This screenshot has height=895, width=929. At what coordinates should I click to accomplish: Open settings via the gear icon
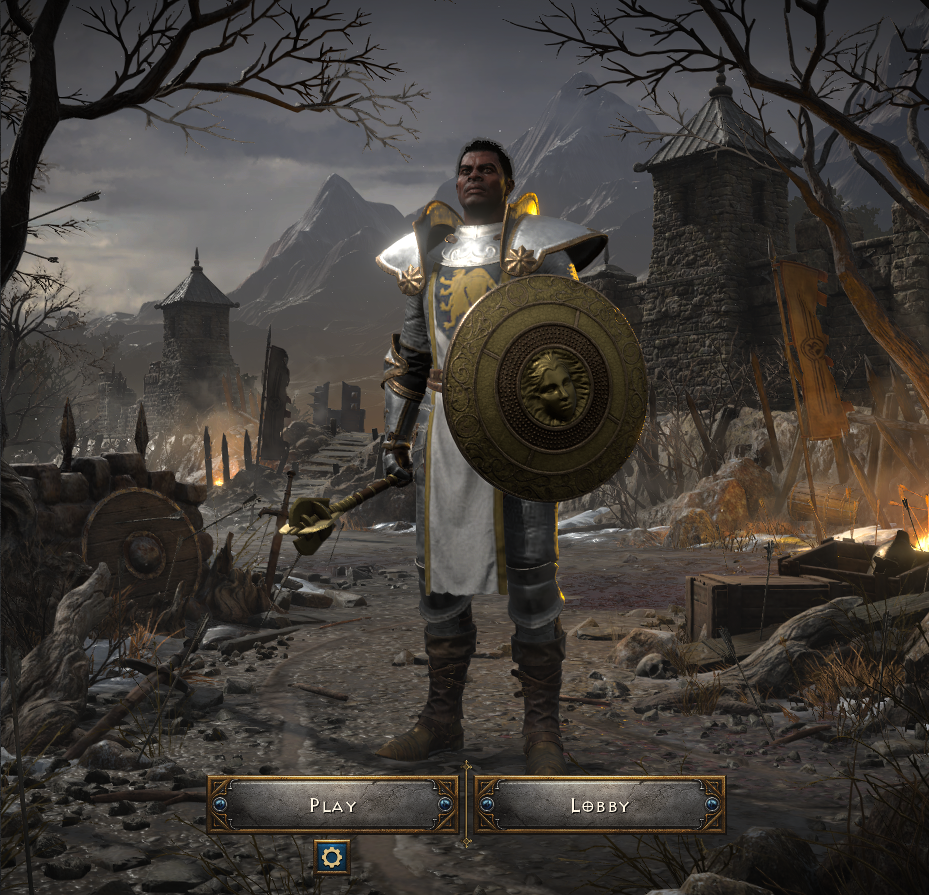332,856
